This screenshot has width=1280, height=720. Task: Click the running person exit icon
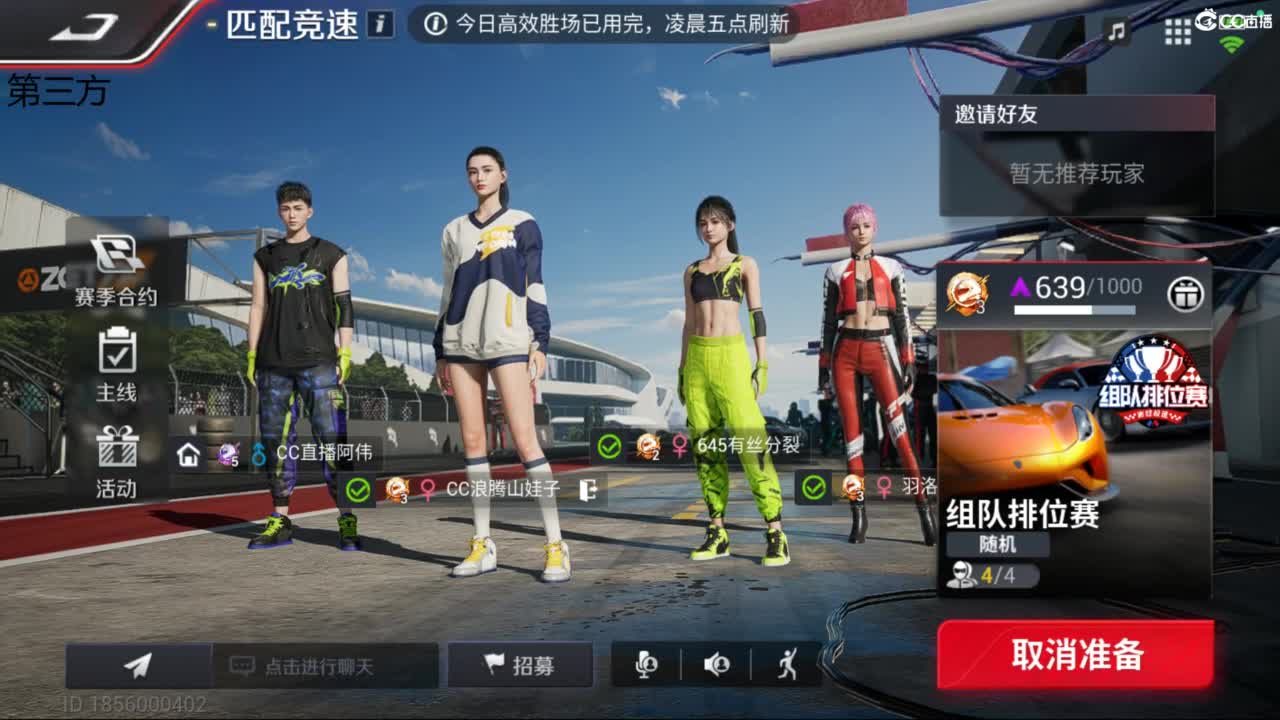786,665
